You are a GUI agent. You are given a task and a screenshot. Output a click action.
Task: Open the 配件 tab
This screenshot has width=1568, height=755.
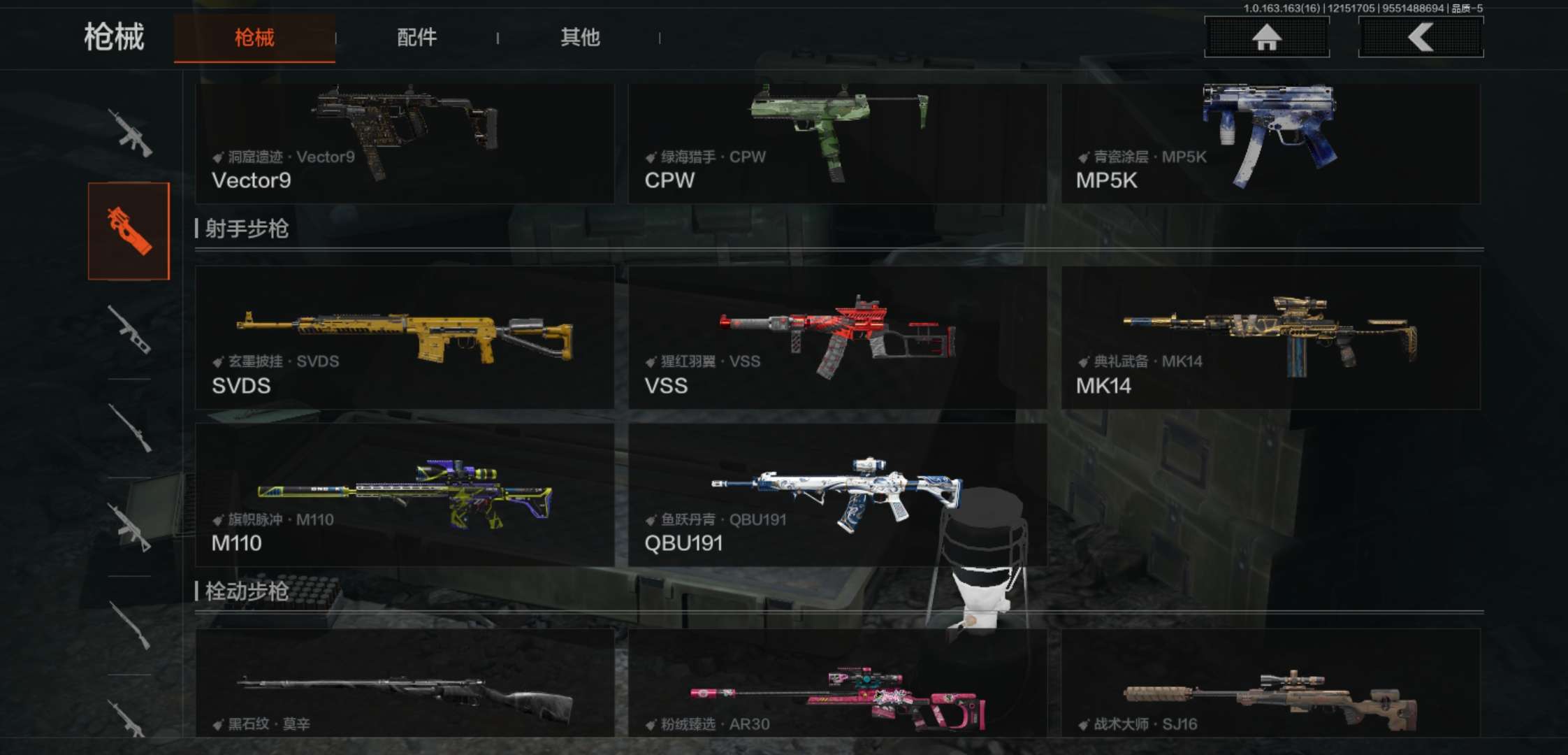point(416,38)
